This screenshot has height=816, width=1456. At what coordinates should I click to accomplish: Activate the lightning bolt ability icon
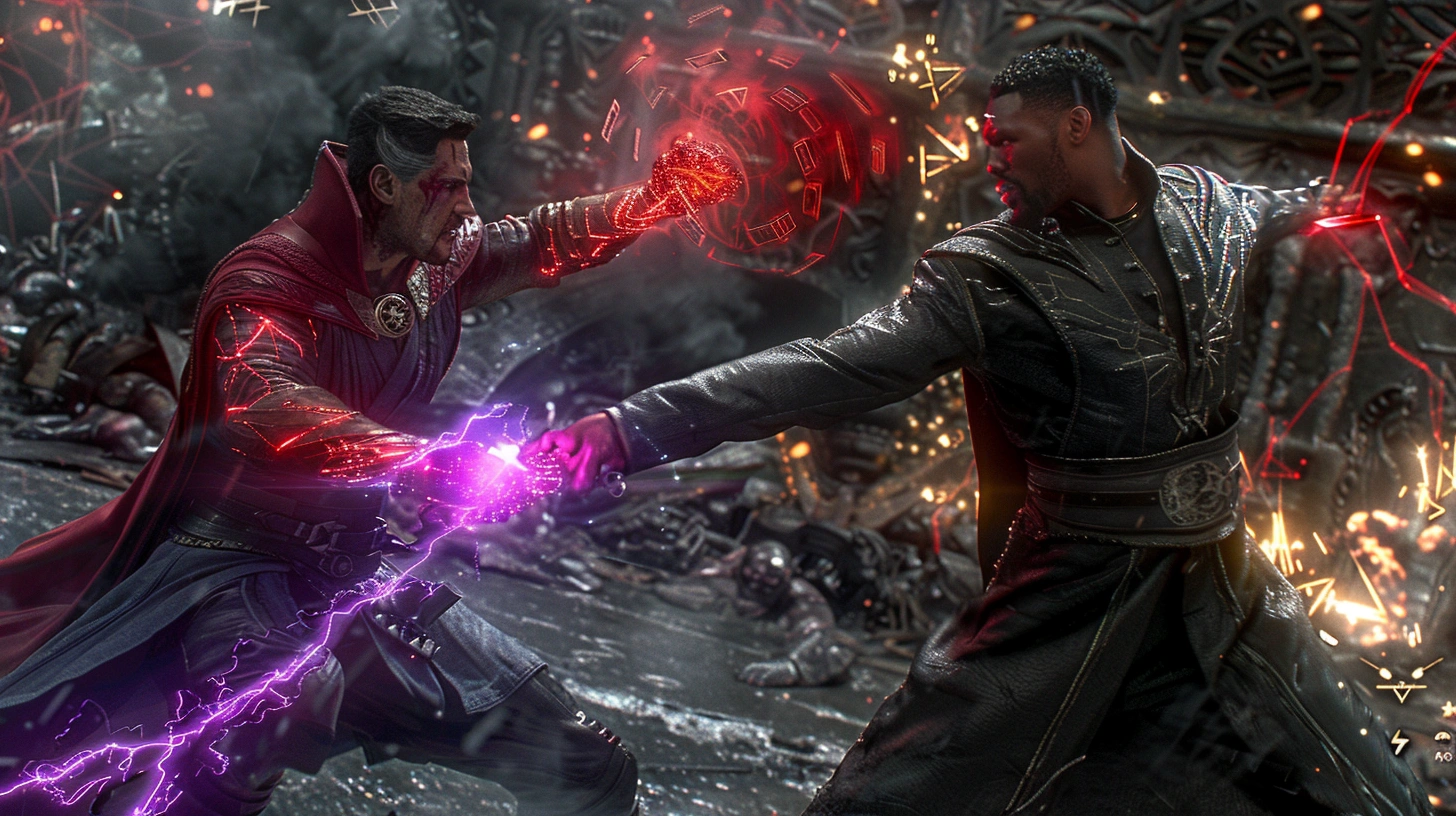pyautogui.click(x=1399, y=741)
